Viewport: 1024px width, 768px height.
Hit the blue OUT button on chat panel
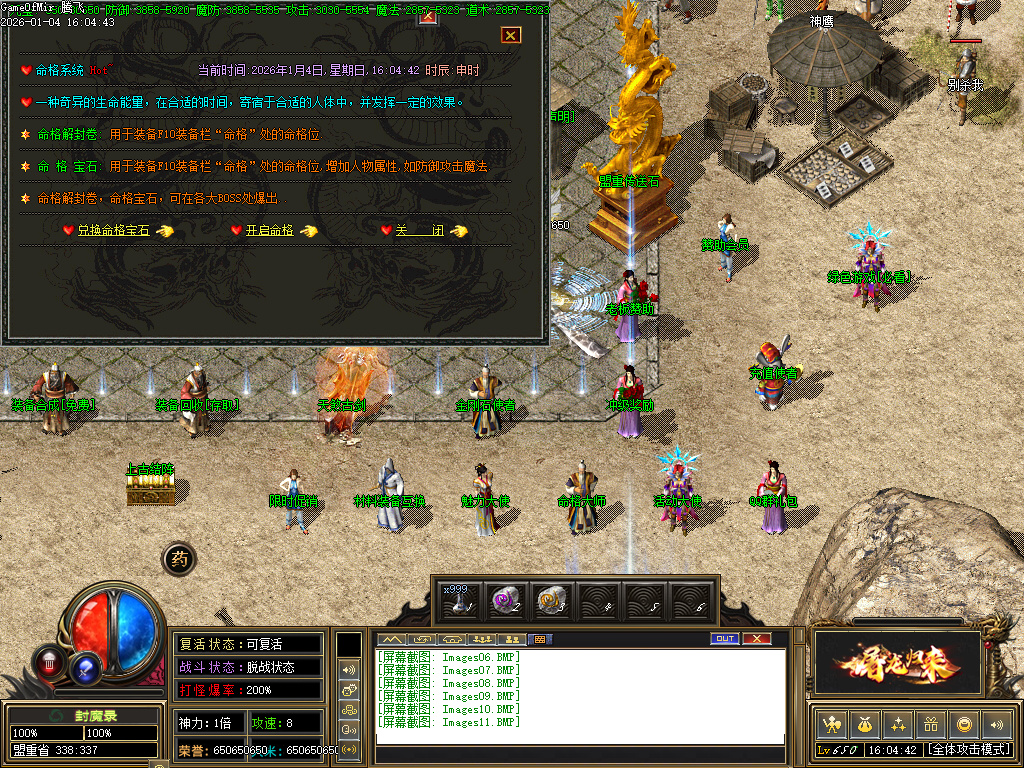725,639
